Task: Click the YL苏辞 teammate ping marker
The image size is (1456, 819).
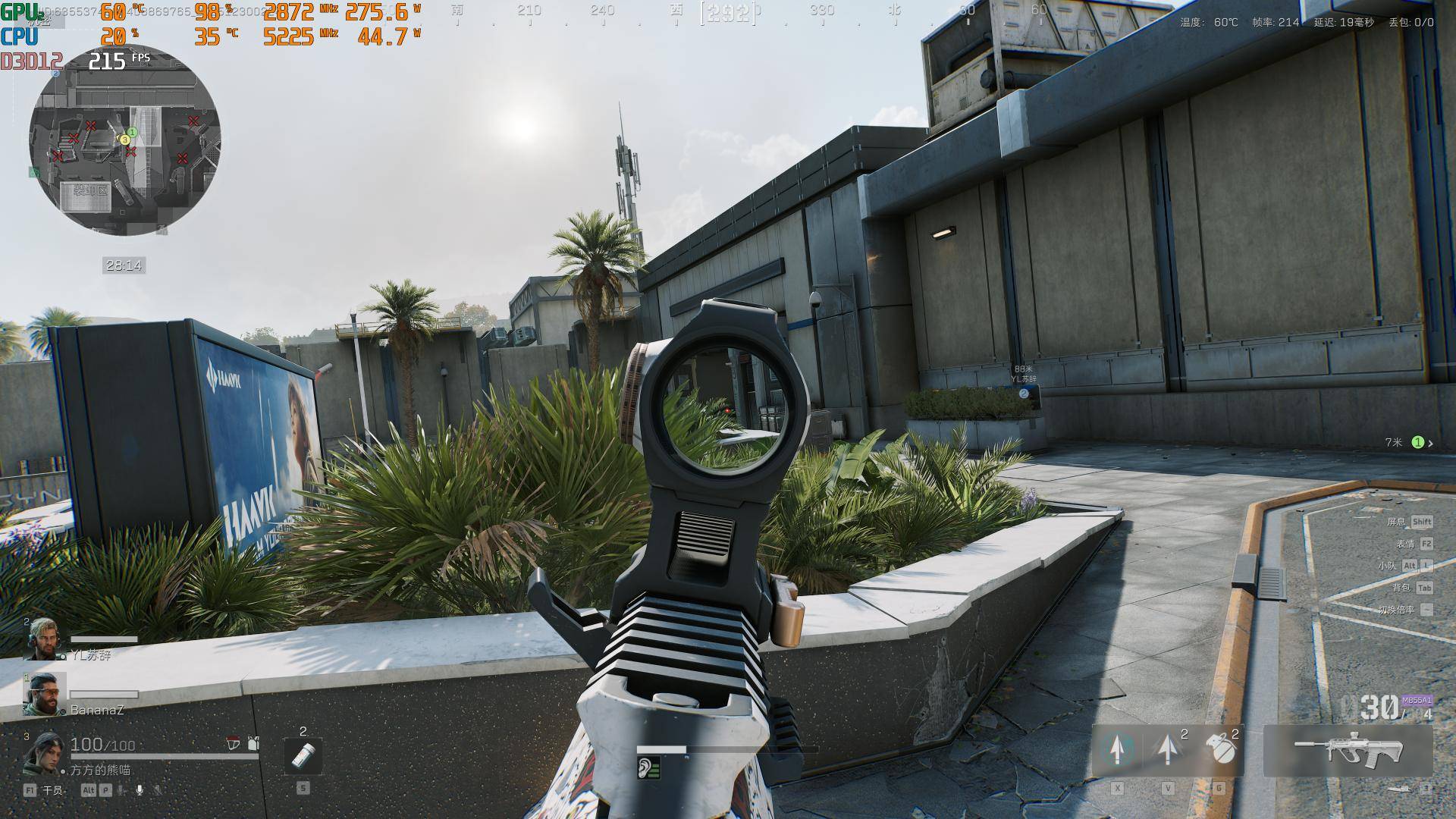Action: (1024, 394)
